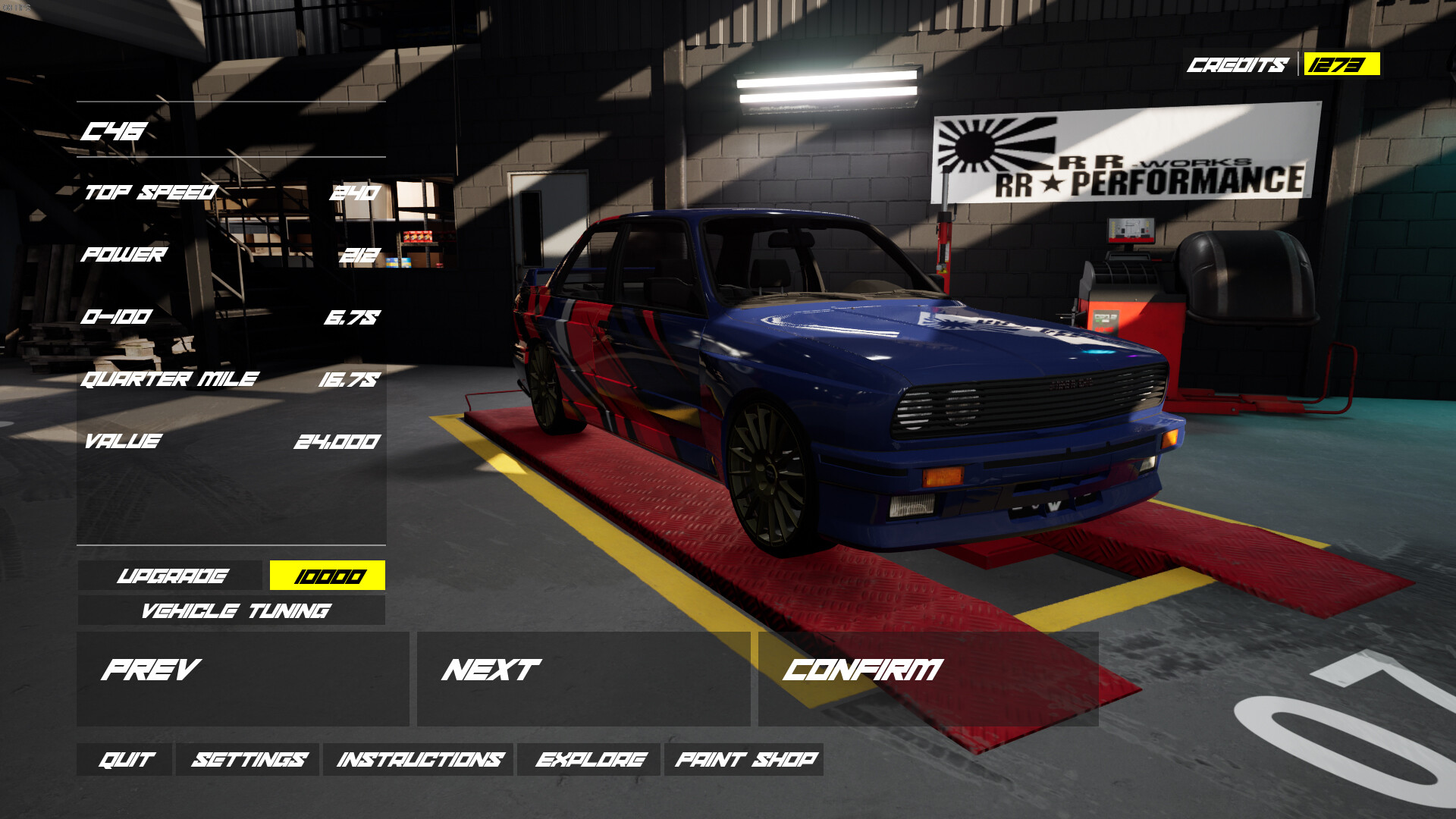Click the Credits balance showing 1273
Image resolution: width=1456 pixels, height=819 pixels.
point(1338,66)
